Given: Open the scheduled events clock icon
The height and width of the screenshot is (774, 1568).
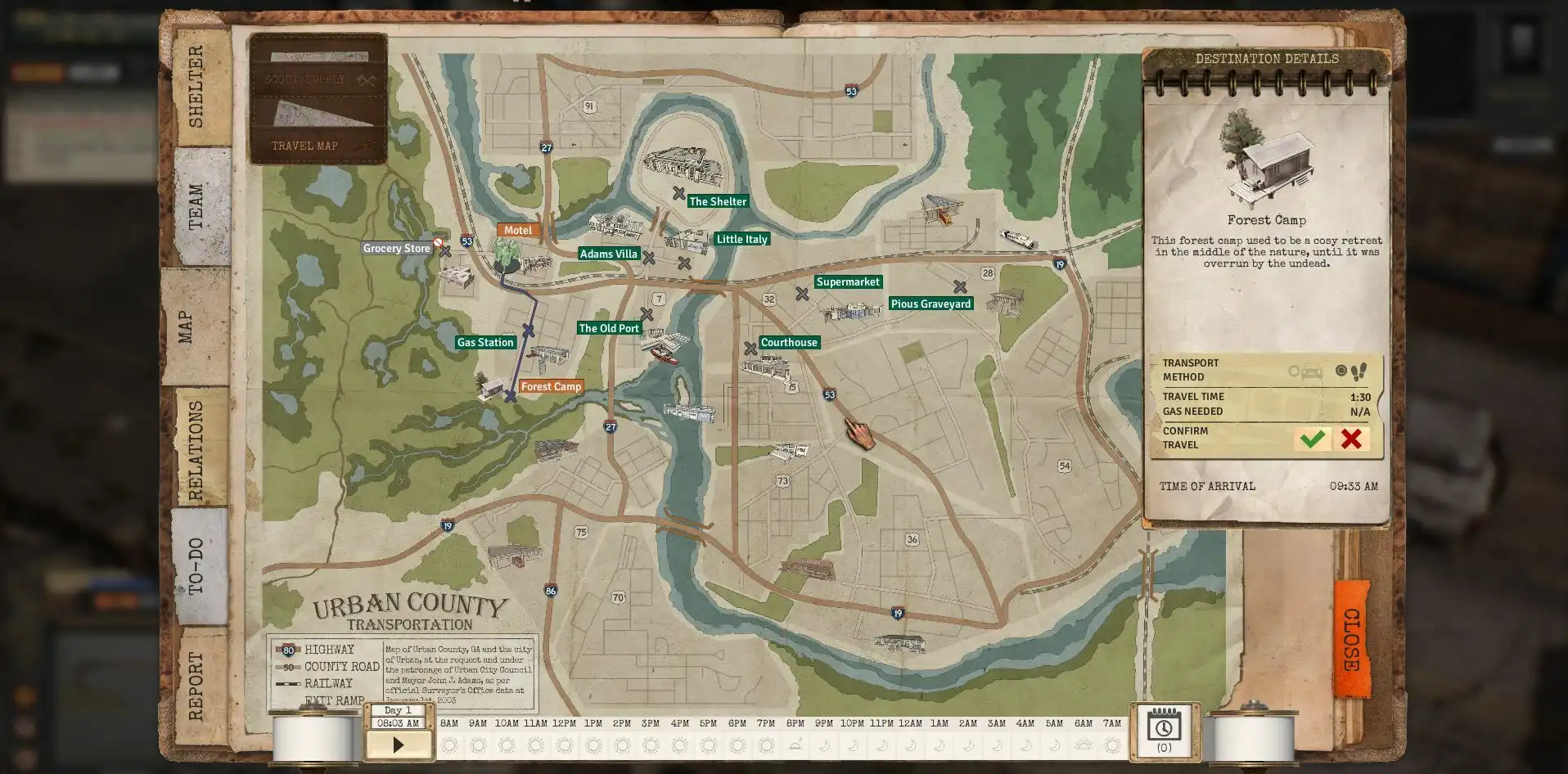Looking at the screenshot, I should (1164, 729).
